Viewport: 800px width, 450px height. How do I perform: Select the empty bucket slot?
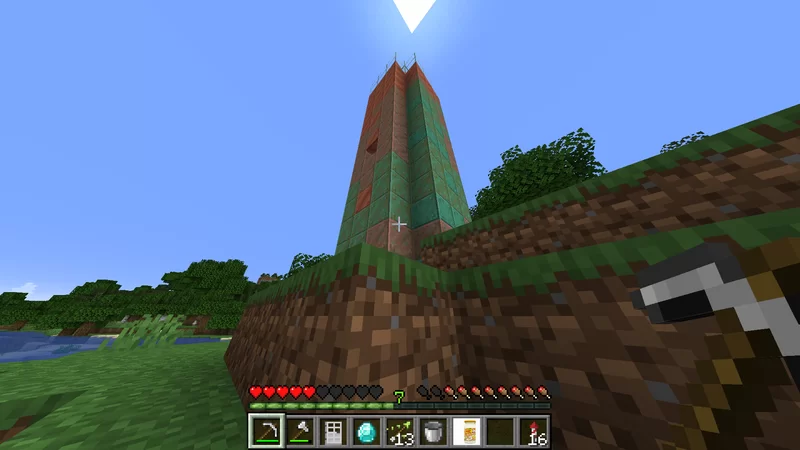[x=433, y=432]
